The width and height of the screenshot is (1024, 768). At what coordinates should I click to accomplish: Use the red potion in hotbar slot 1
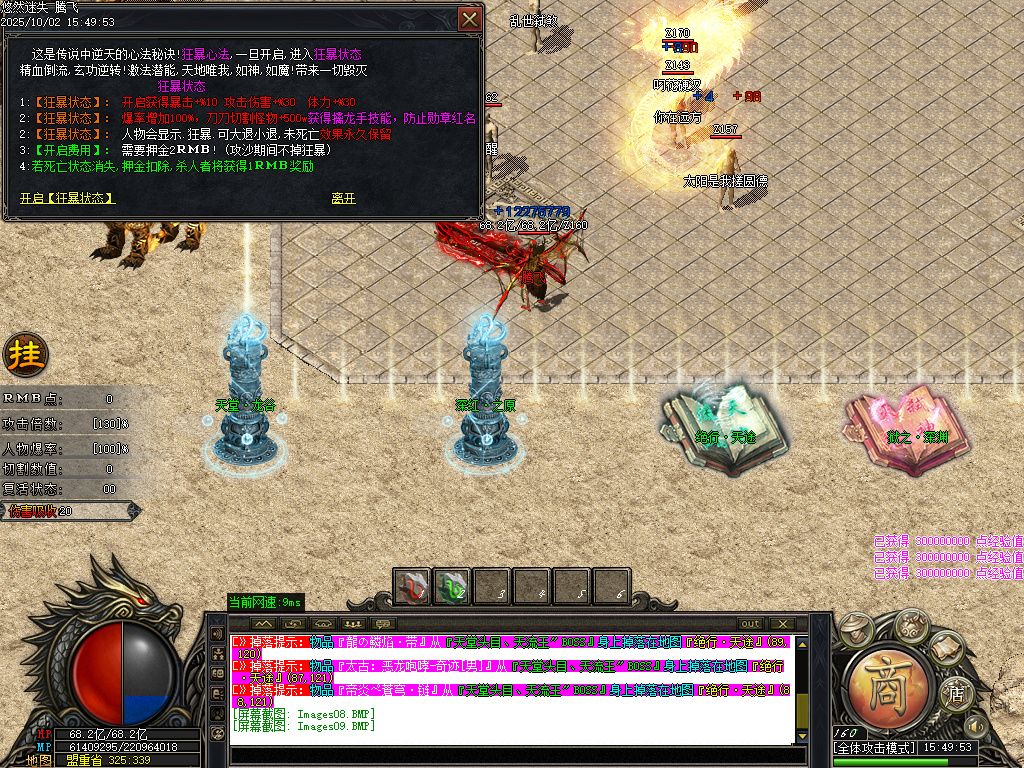[411, 586]
